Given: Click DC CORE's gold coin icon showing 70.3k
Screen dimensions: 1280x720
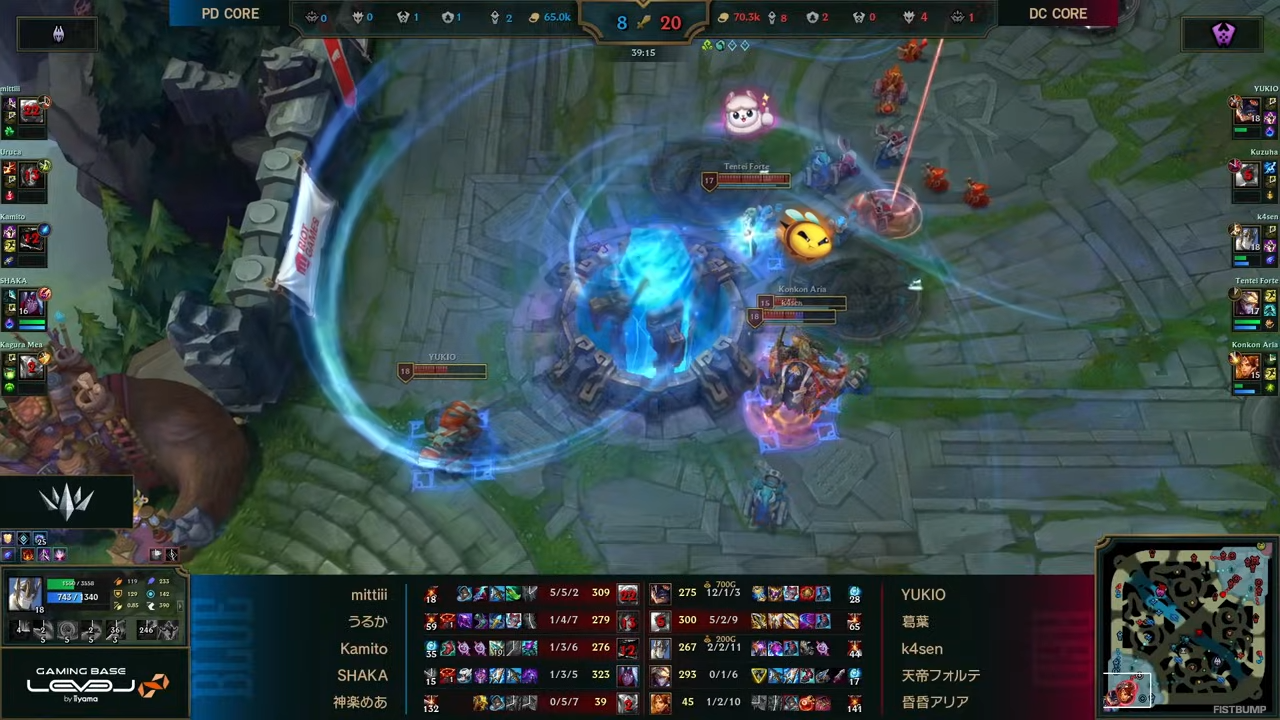Looking at the screenshot, I should (722, 16).
